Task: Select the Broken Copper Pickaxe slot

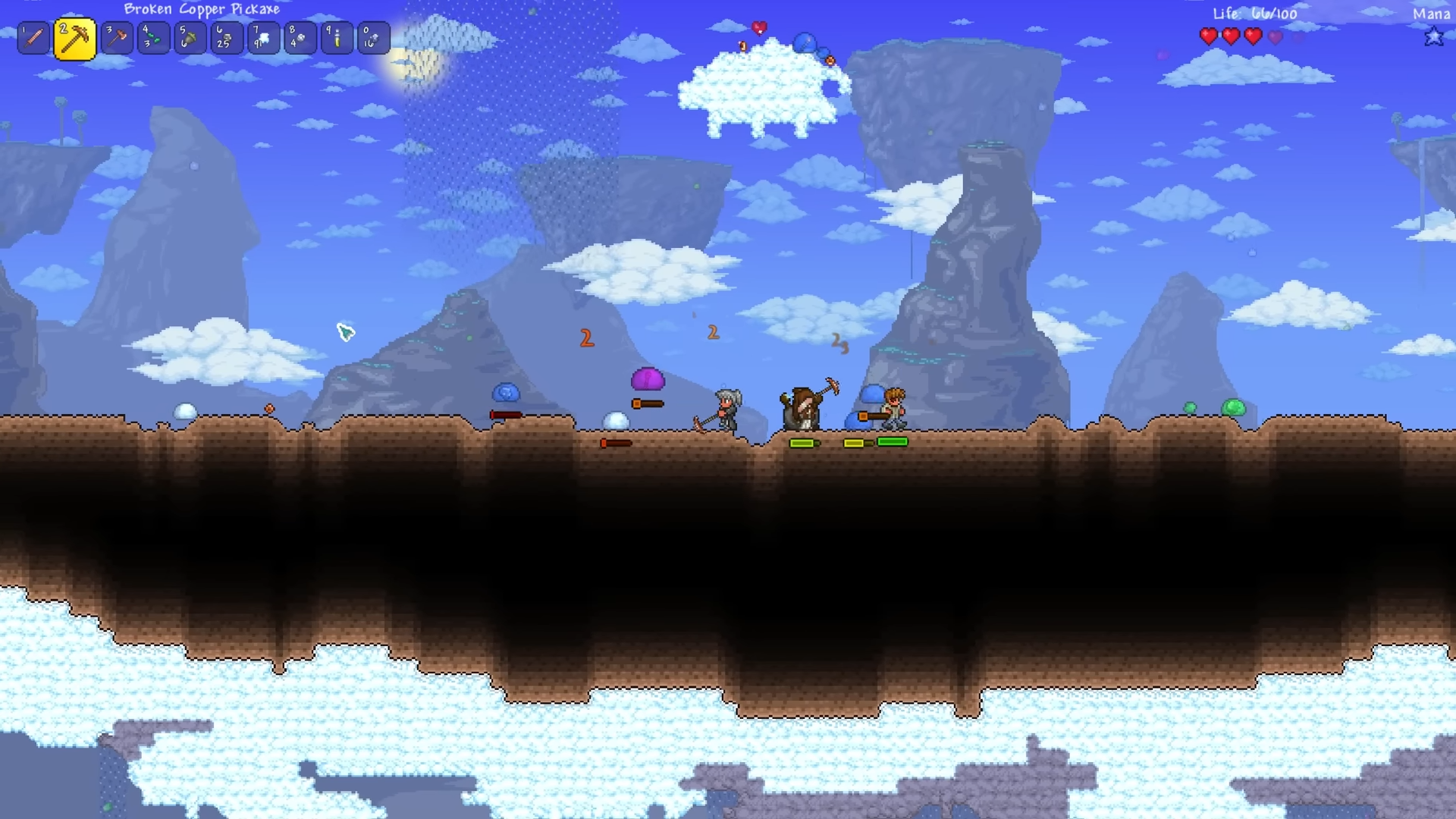Action: [x=74, y=39]
